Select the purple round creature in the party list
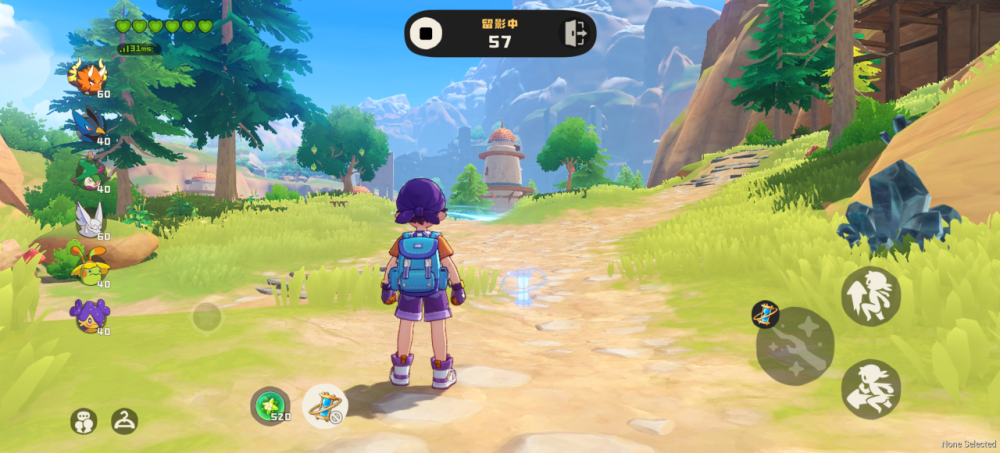 tap(88, 314)
